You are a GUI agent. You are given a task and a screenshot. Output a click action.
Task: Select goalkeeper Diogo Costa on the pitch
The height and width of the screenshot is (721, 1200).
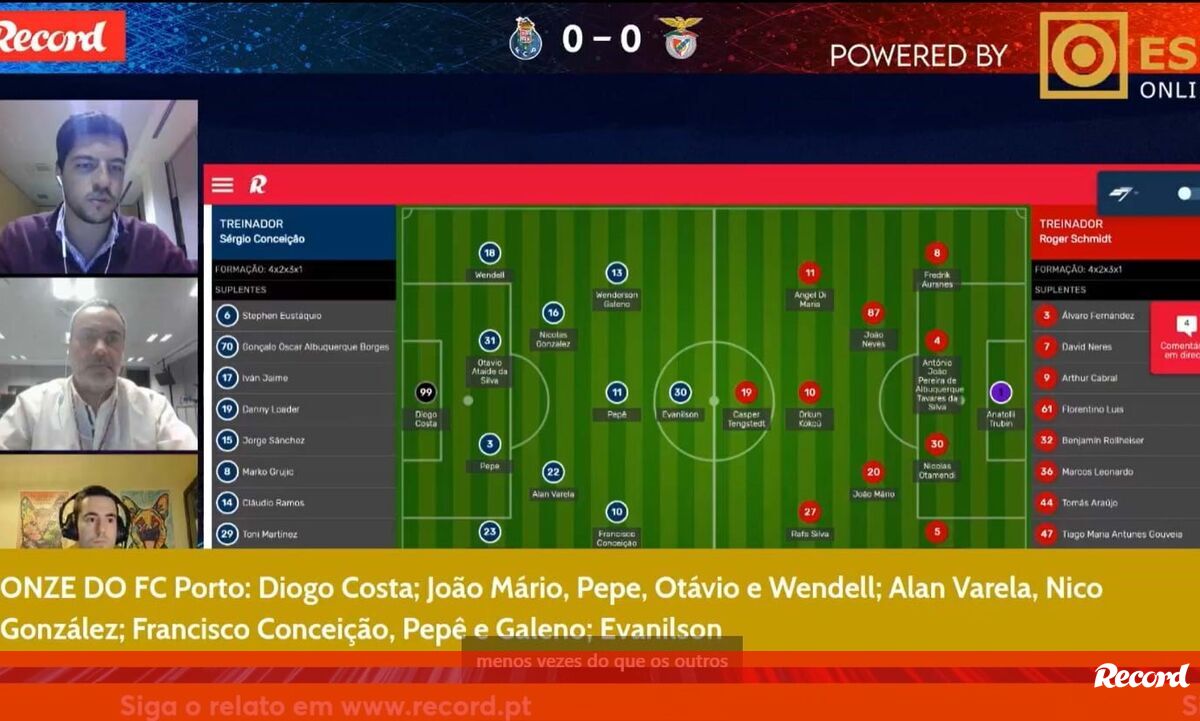coord(426,393)
